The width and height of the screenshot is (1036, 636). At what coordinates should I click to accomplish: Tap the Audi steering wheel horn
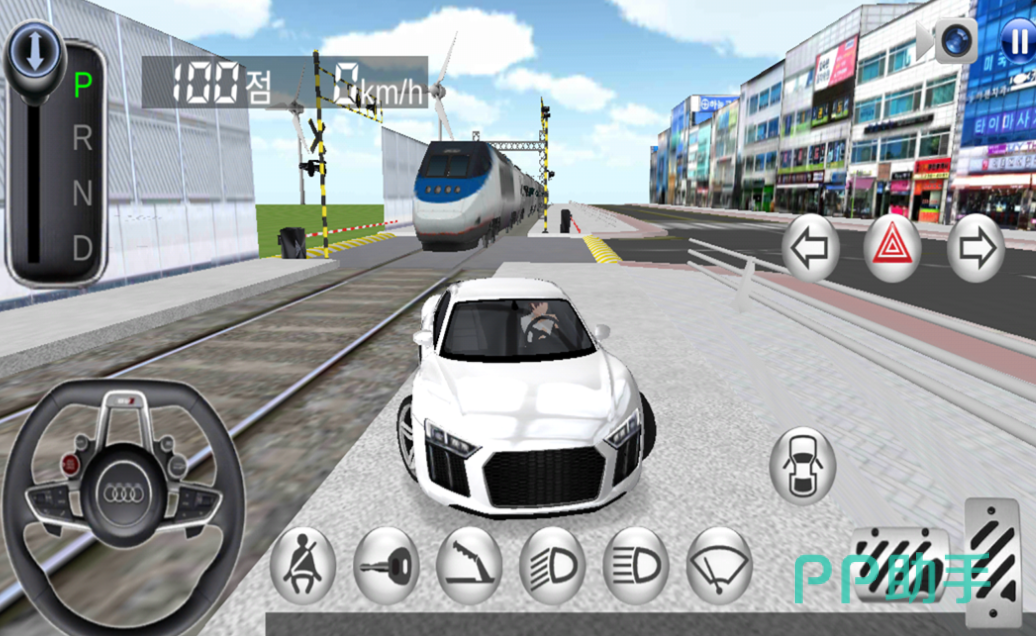(123, 494)
